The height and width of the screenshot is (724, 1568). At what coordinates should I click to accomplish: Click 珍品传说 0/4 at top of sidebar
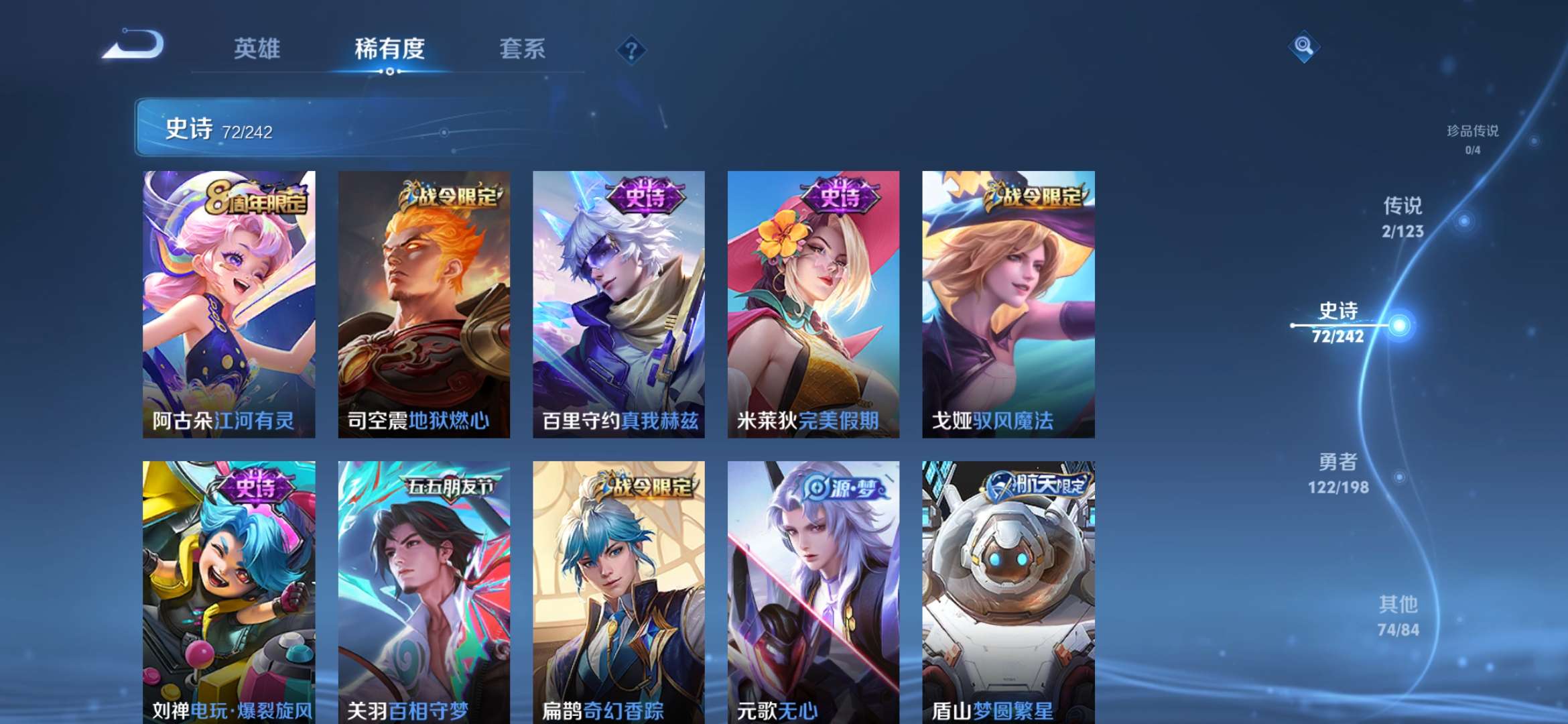1473,137
